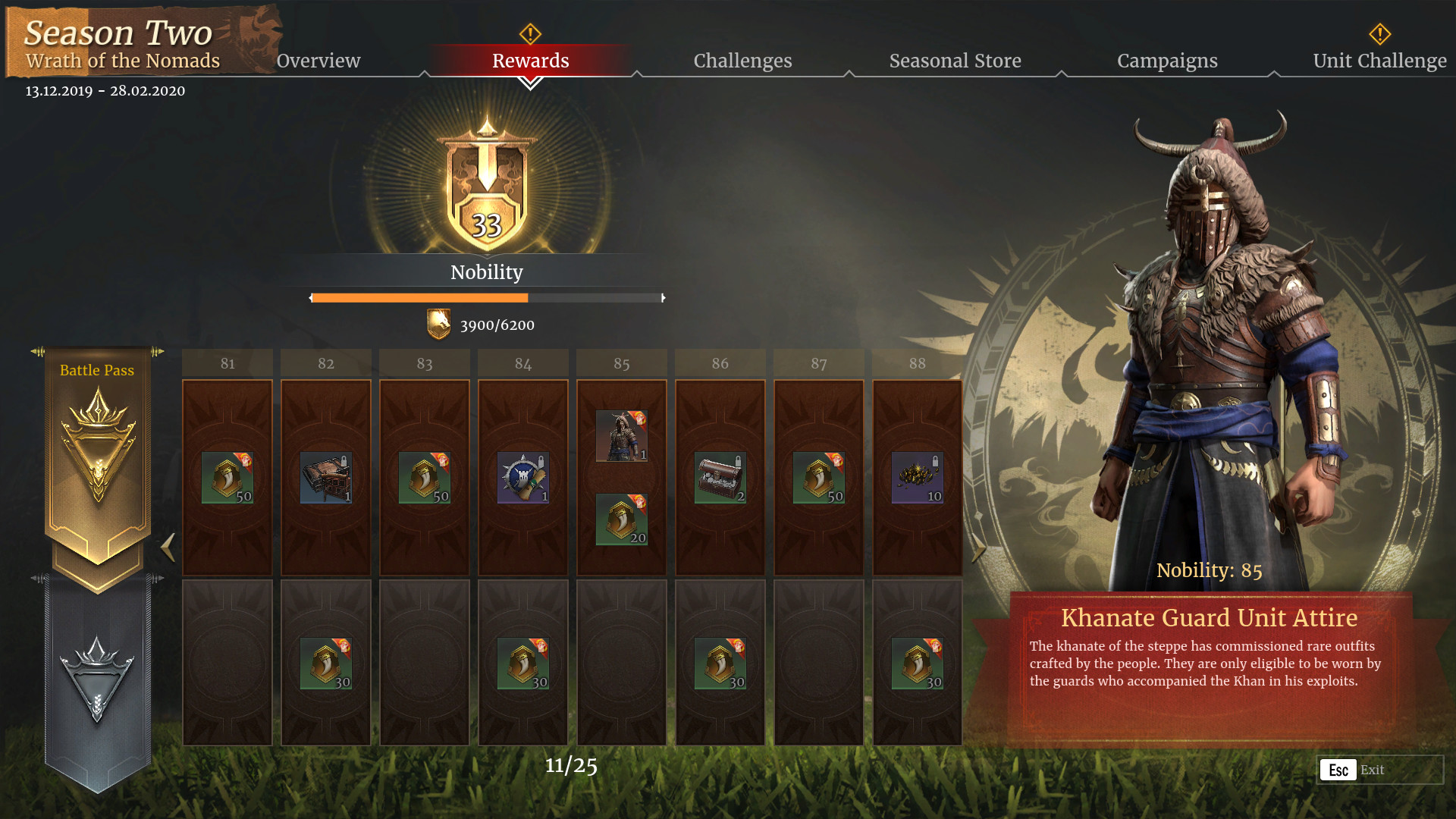This screenshot has width=1456, height=819.
Task: Click the warning diamond above Unit Challenge
Action: pyautogui.click(x=1379, y=33)
